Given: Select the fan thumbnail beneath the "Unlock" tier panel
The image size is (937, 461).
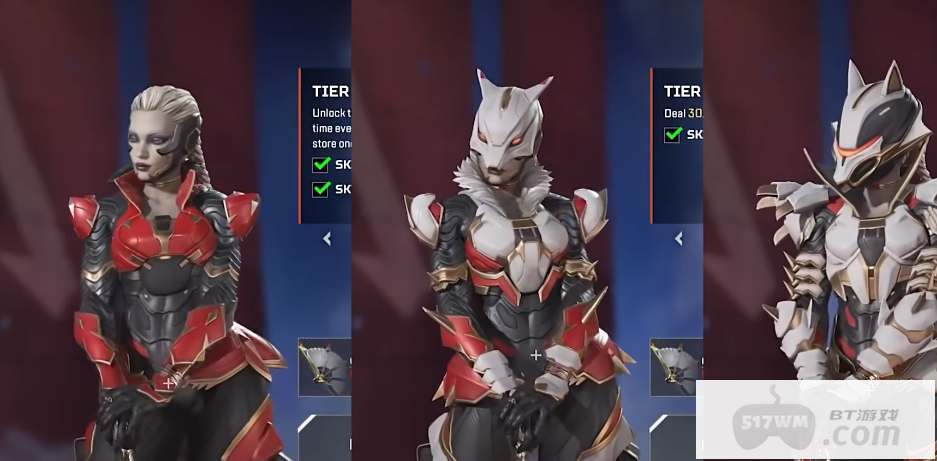Looking at the screenshot, I should click(x=326, y=366).
